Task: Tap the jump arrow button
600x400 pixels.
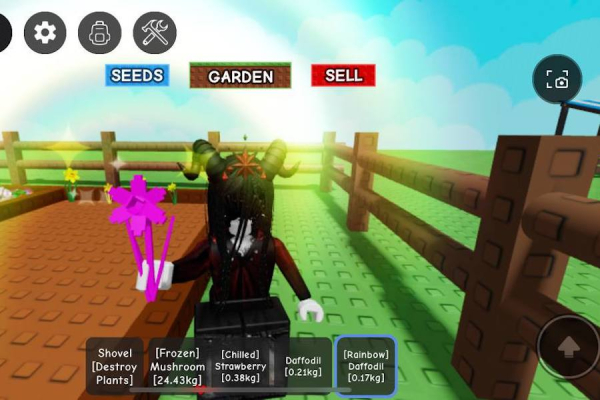Action: click(567, 347)
